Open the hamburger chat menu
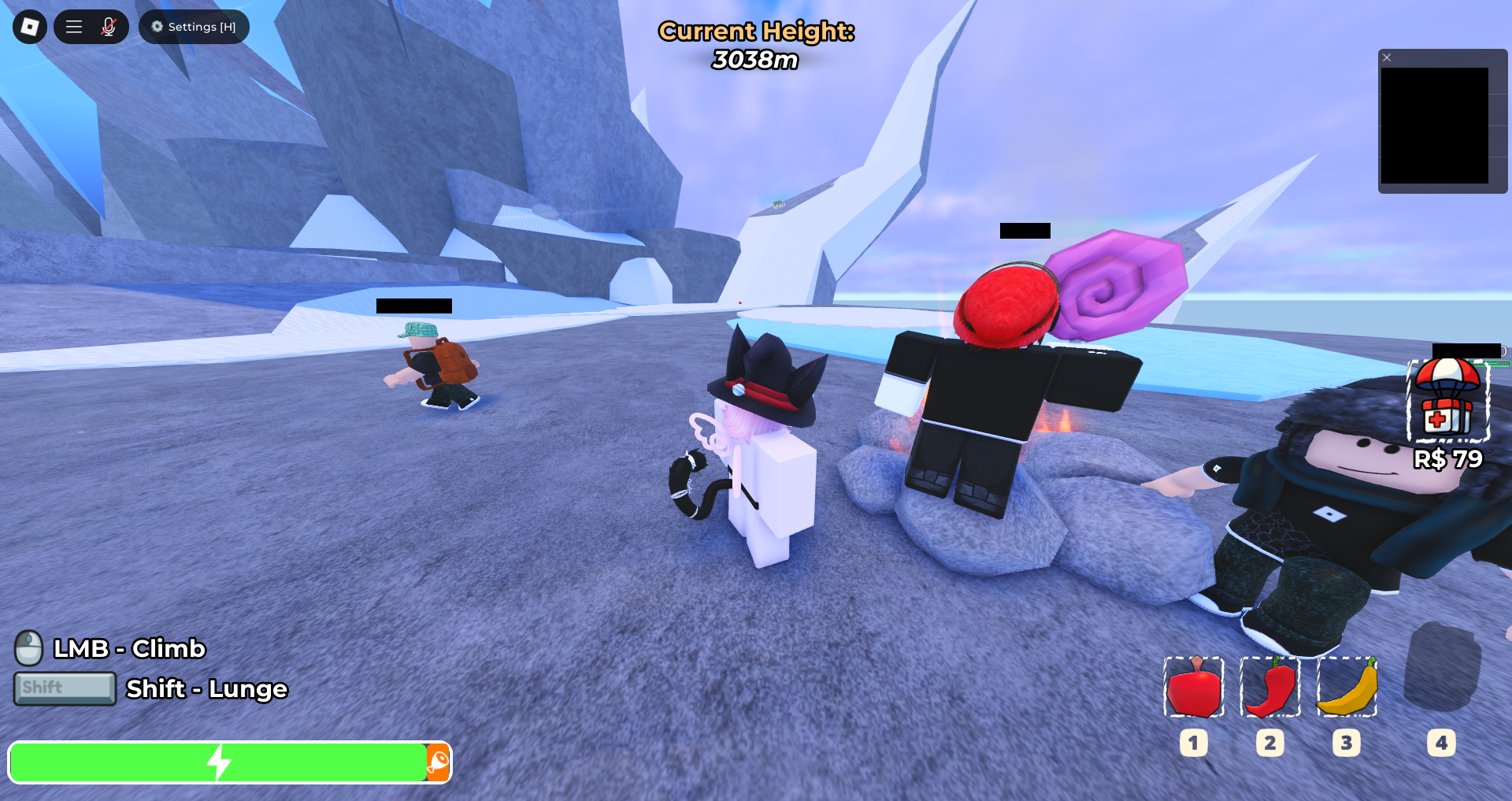Viewport: 1512px width, 801px height. [x=74, y=27]
